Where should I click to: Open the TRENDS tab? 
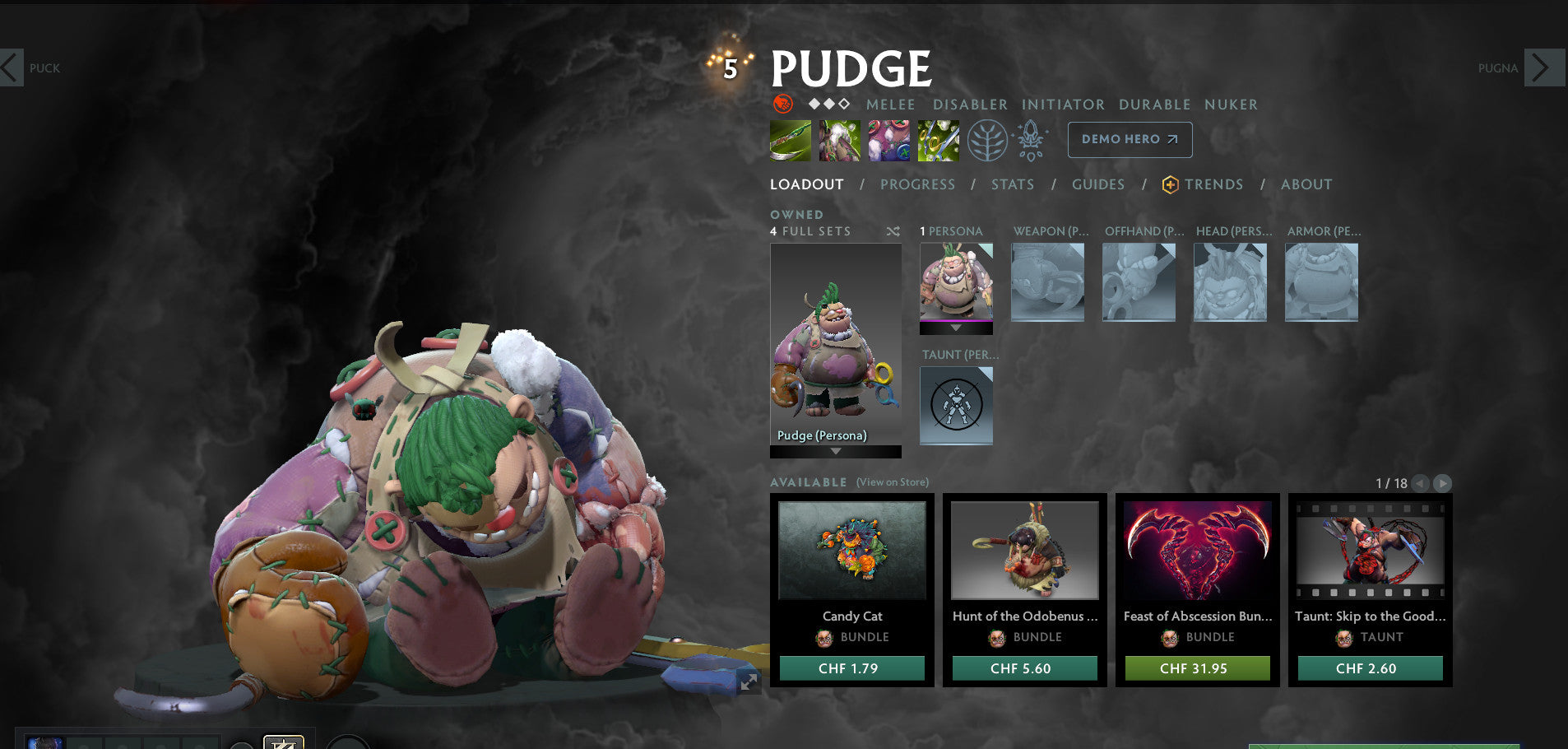[1215, 184]
